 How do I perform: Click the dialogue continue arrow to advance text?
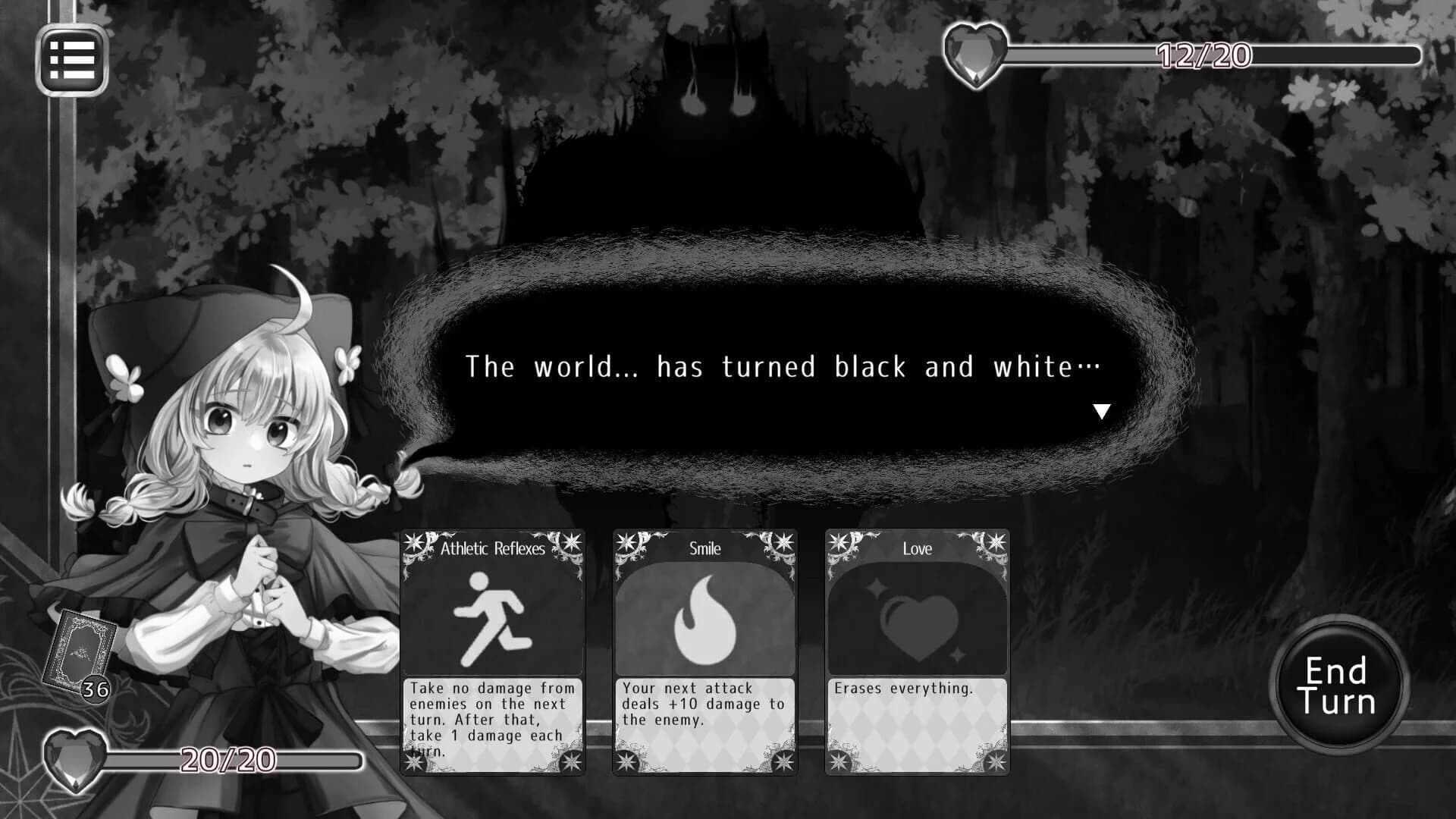coord(1101,412)
